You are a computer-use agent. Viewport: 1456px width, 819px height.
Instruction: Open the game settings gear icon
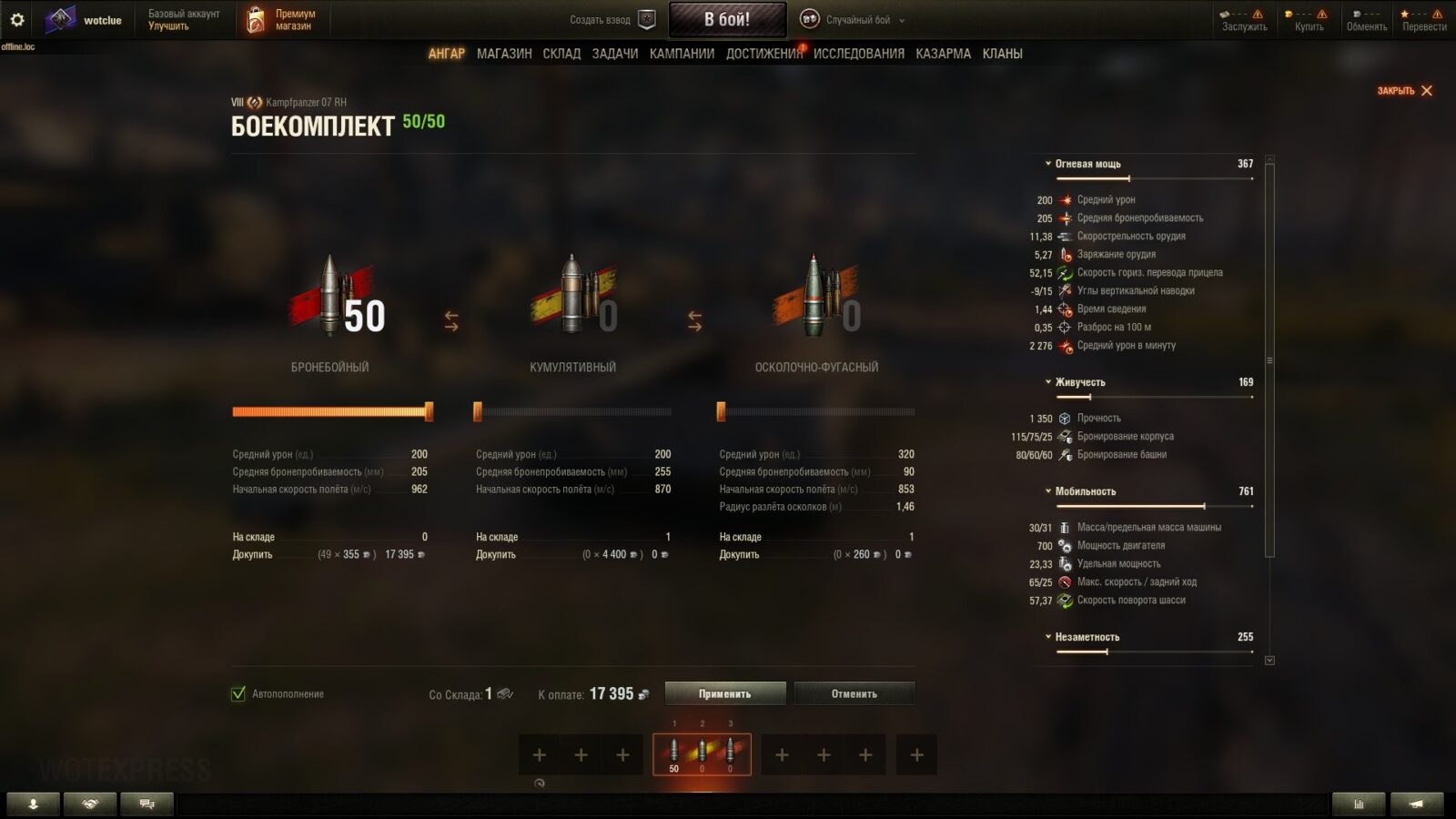click(17, 19)
